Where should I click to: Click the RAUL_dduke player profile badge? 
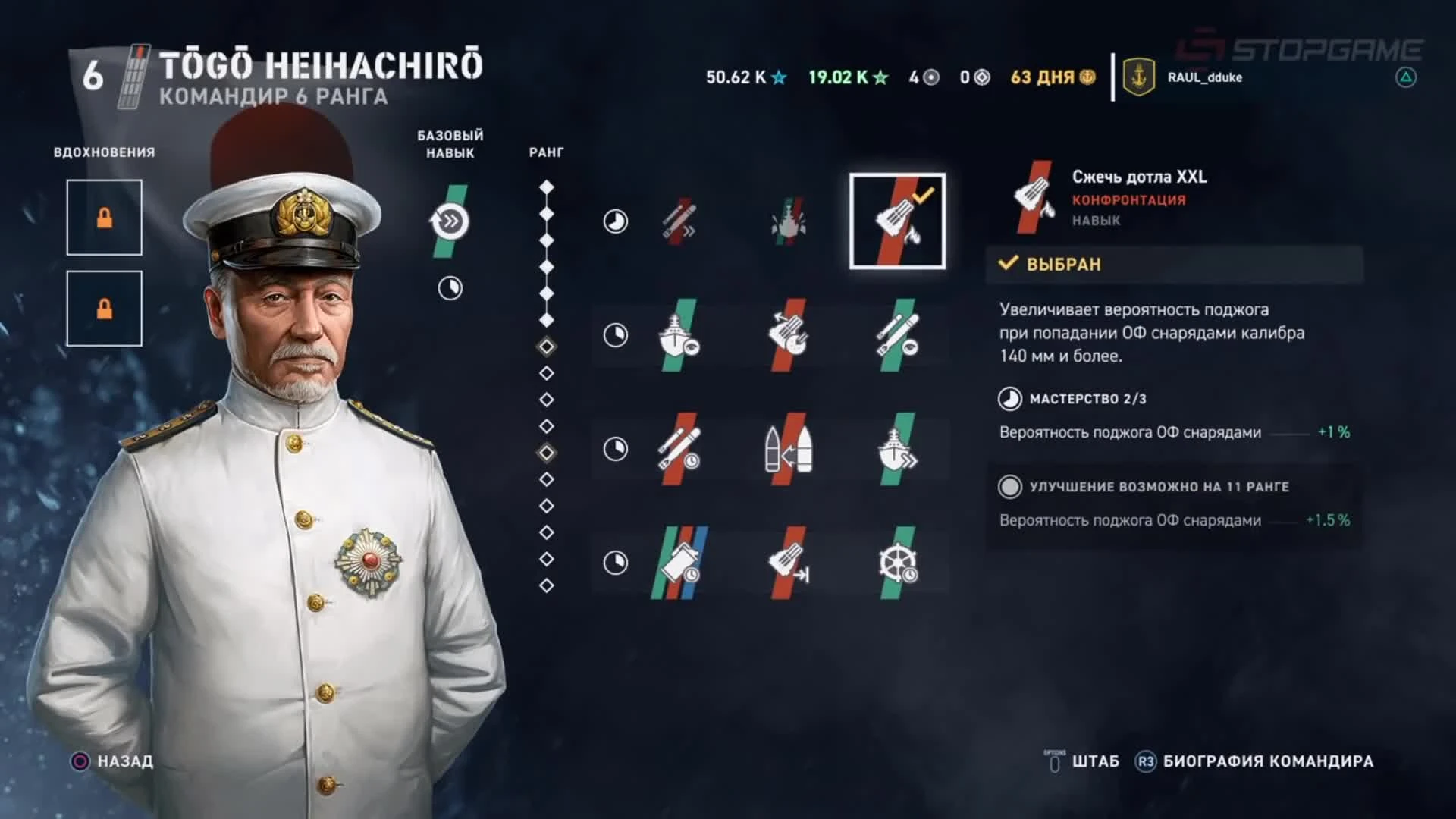coord(1183,77)
